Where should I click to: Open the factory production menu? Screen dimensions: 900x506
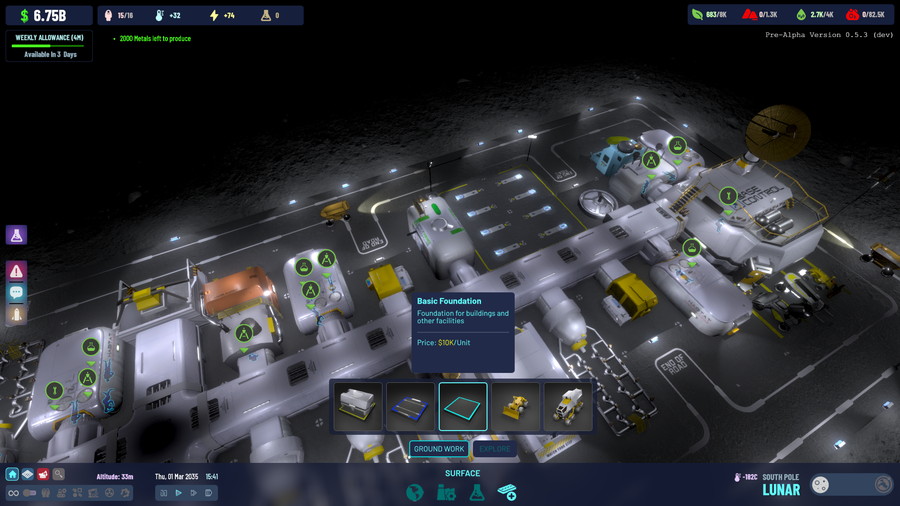coord(446,492)
